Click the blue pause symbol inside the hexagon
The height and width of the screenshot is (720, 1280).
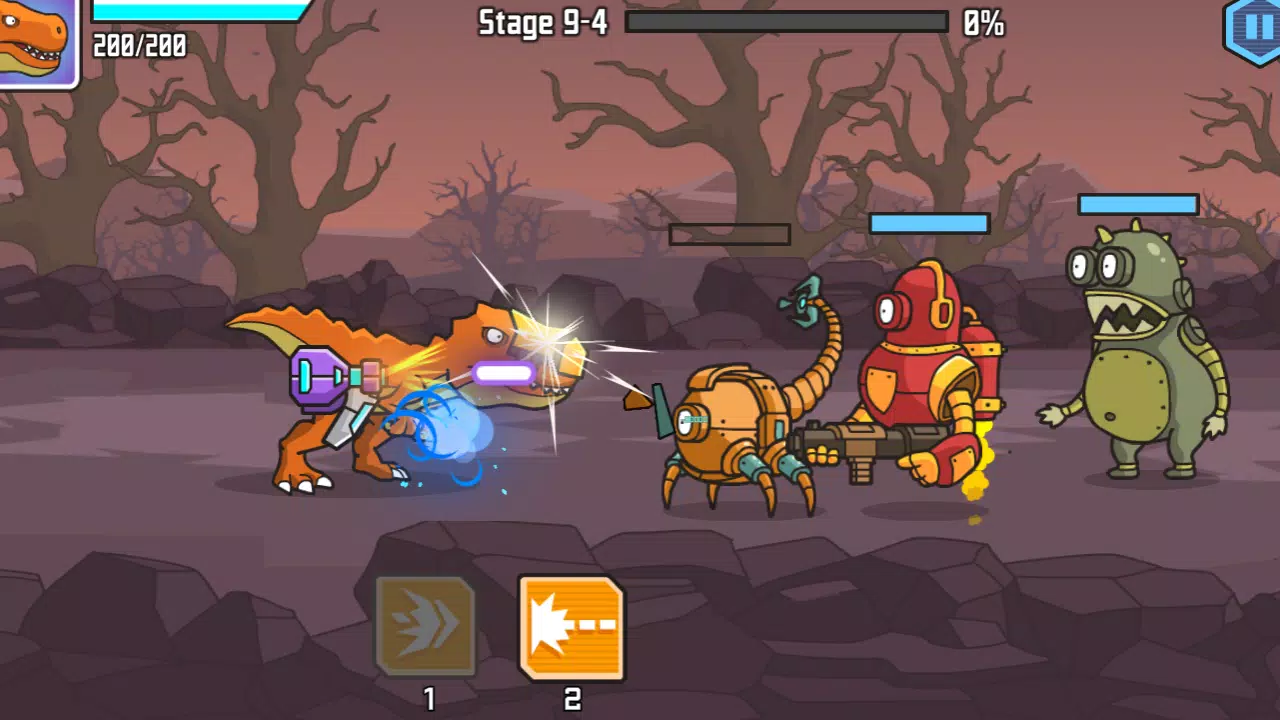(1253, 25)
